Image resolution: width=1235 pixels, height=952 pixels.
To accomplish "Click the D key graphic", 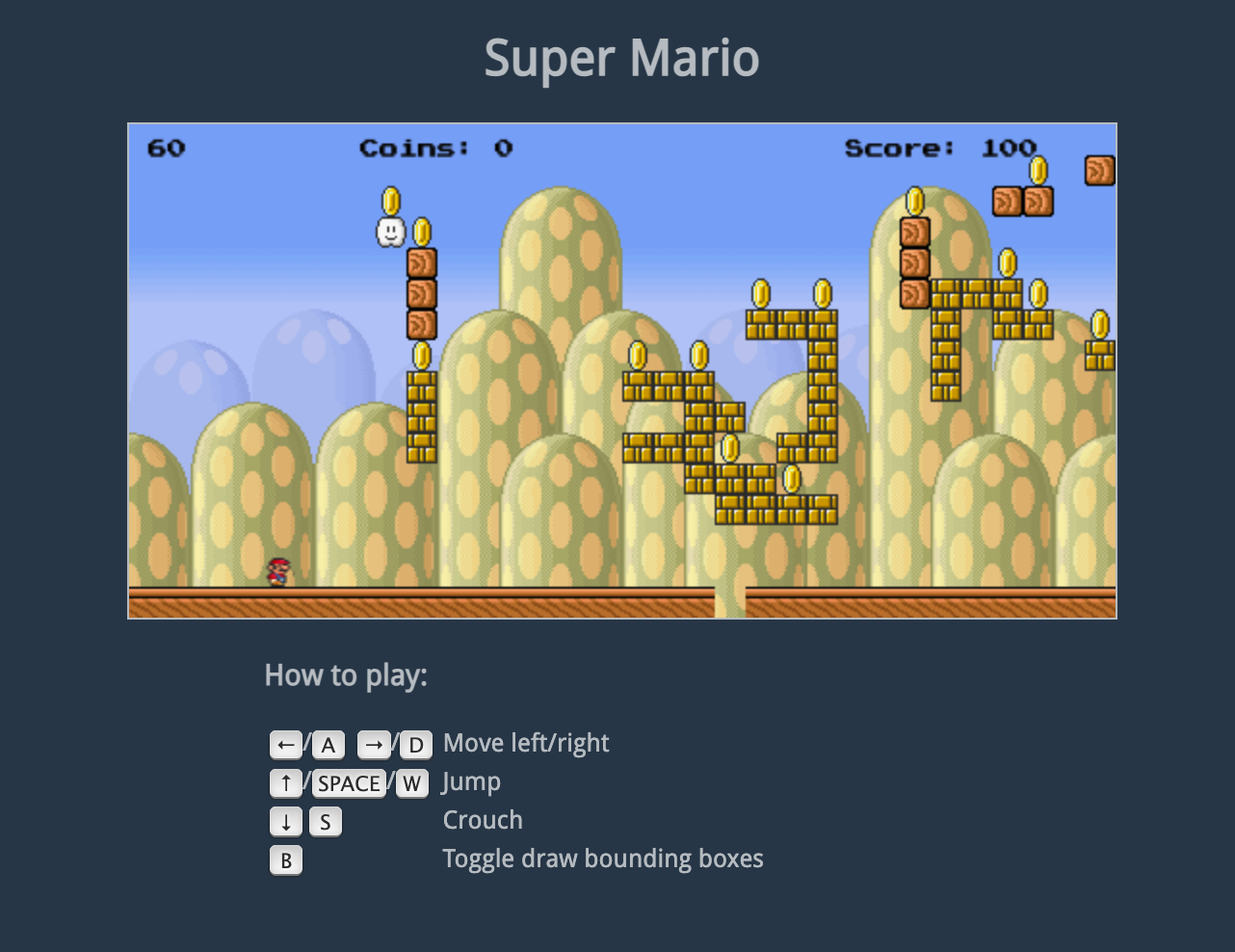I will point(415,744).
